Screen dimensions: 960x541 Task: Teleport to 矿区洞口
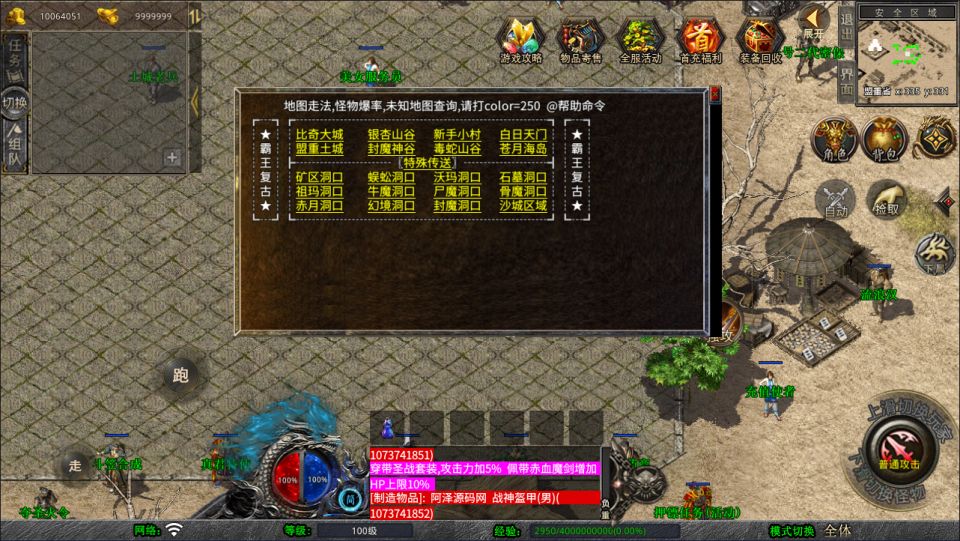pos(319,177)
